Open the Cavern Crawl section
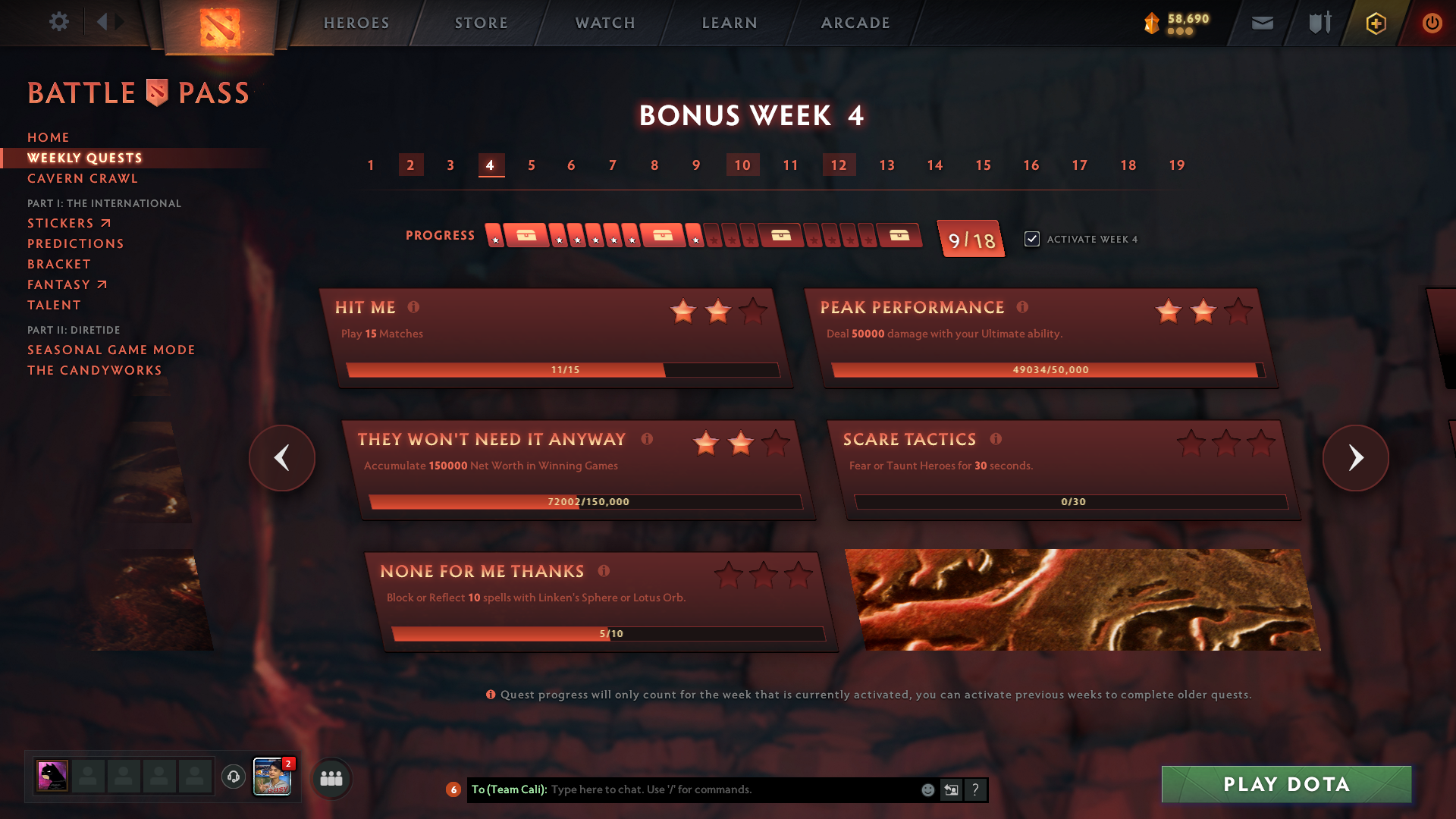Screen dimensions: 1456x819 click(x=82, y=178)
